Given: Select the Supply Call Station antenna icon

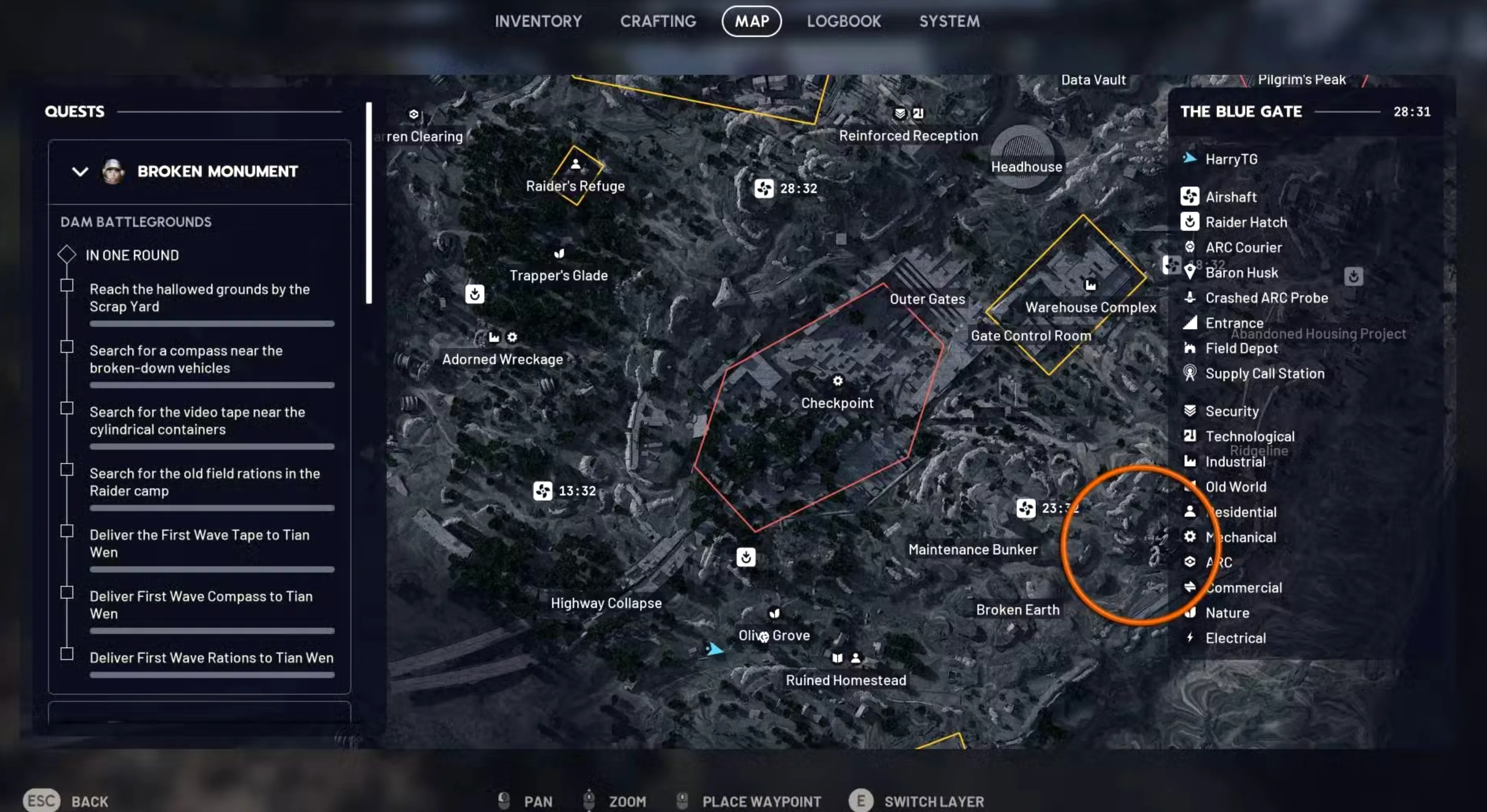Looking at the screenshot, I should point(1190,373).
